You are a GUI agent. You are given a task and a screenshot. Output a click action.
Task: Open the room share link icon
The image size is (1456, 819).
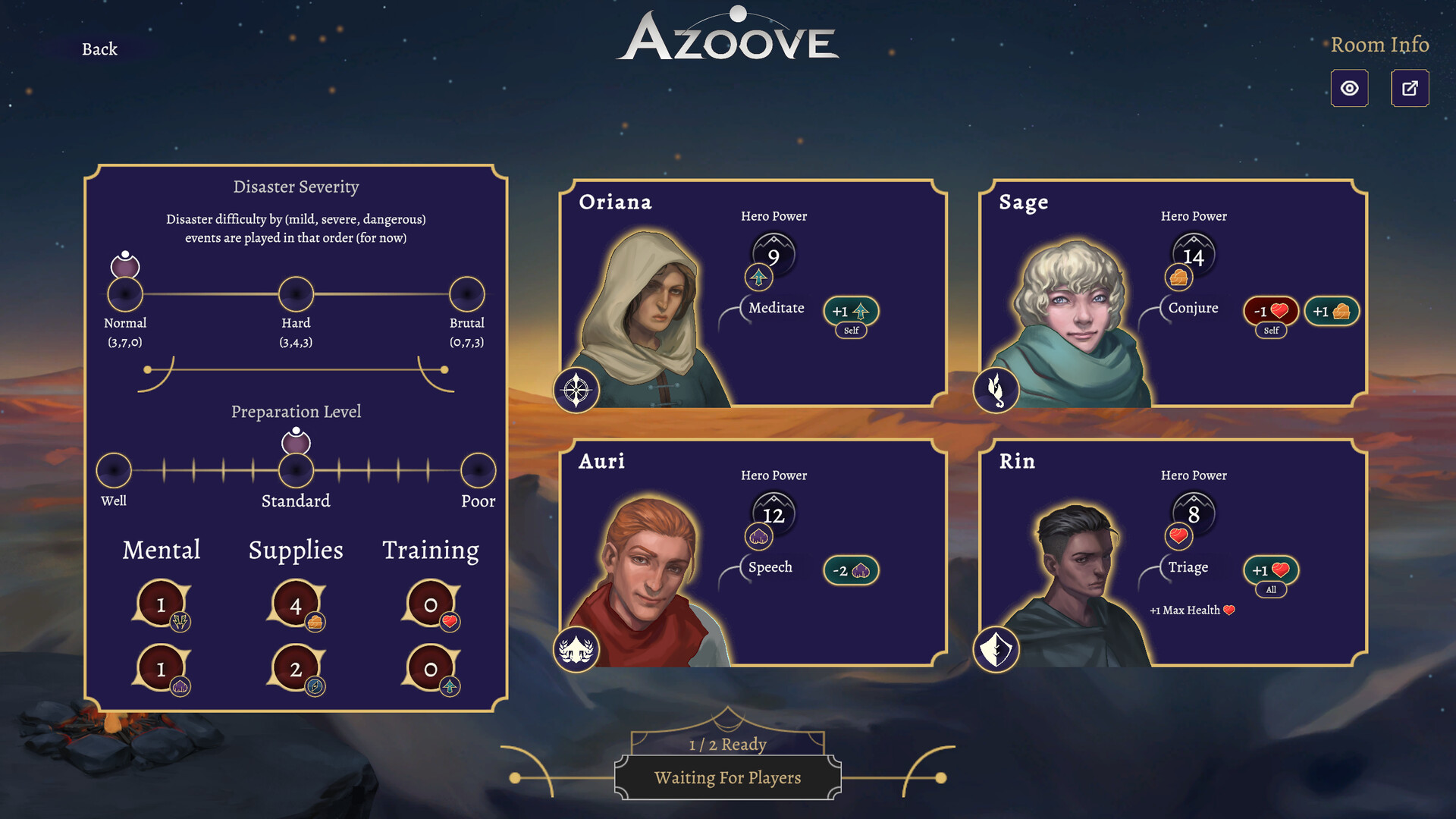pyautogui.click(x=1410, y=88)
